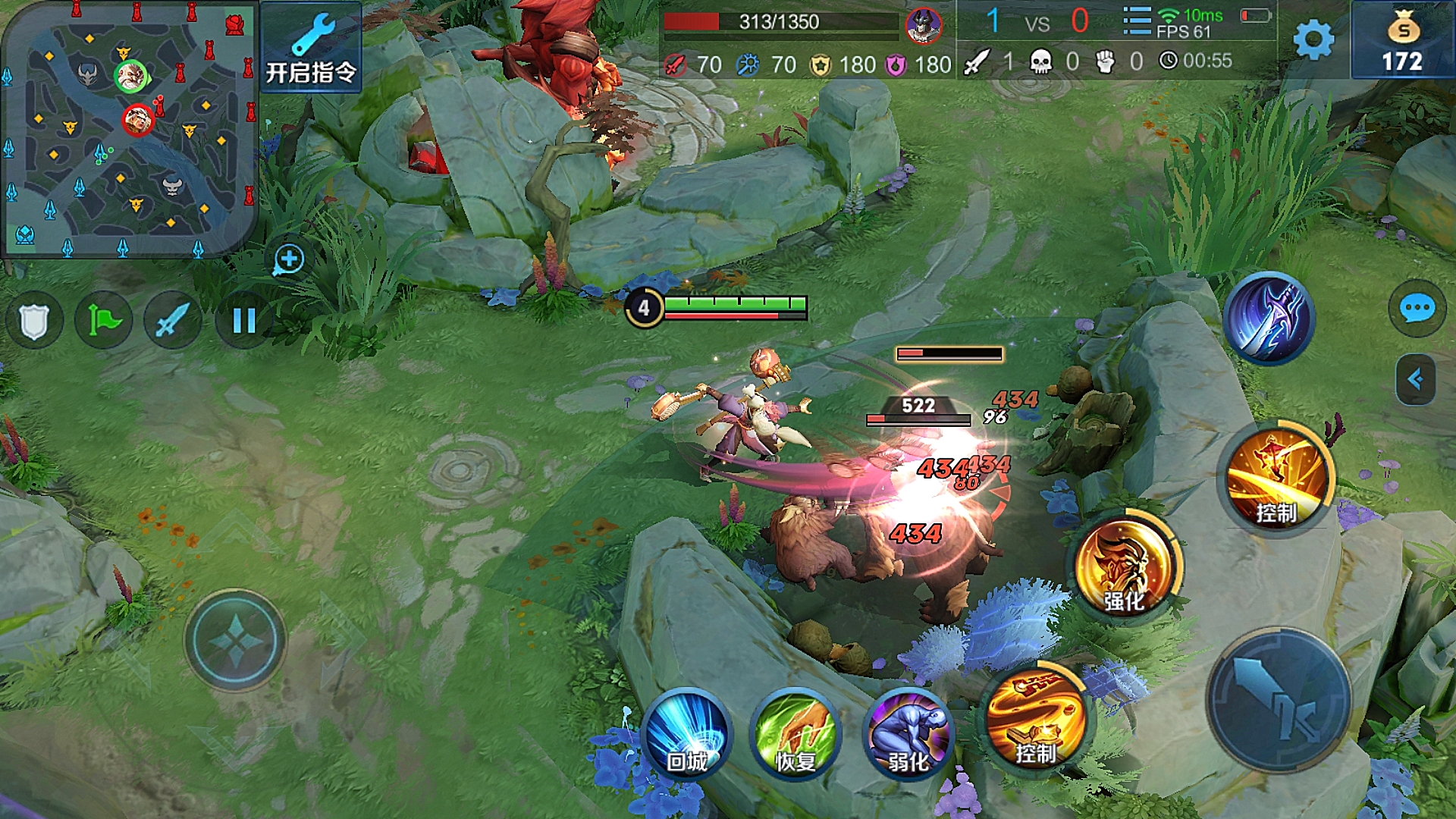This screenshot has height=819, width=1456.
Task: Send the green flag gather signal
Action: 104,321
